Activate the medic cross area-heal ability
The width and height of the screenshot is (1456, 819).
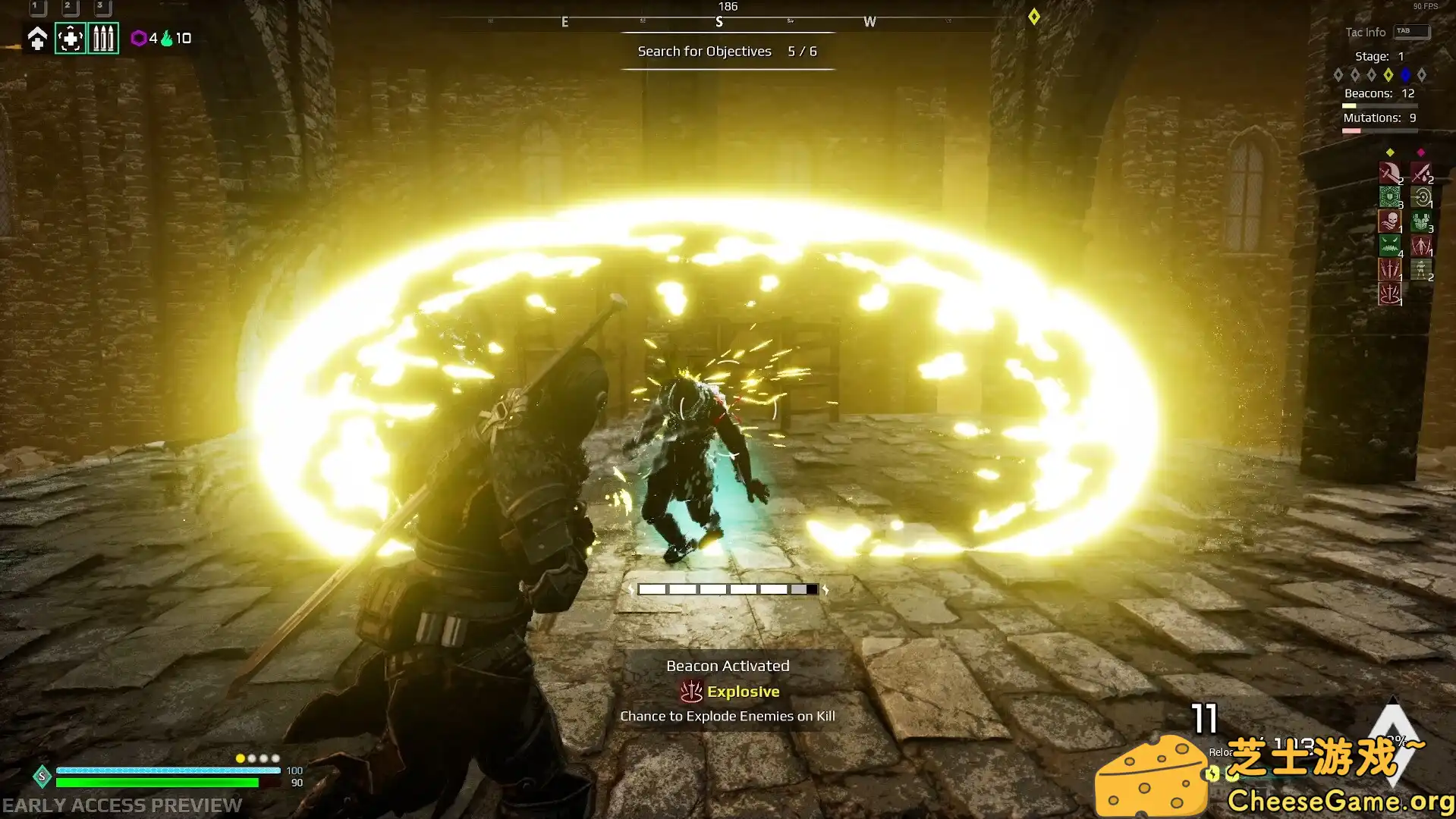(x=71, y=38)
